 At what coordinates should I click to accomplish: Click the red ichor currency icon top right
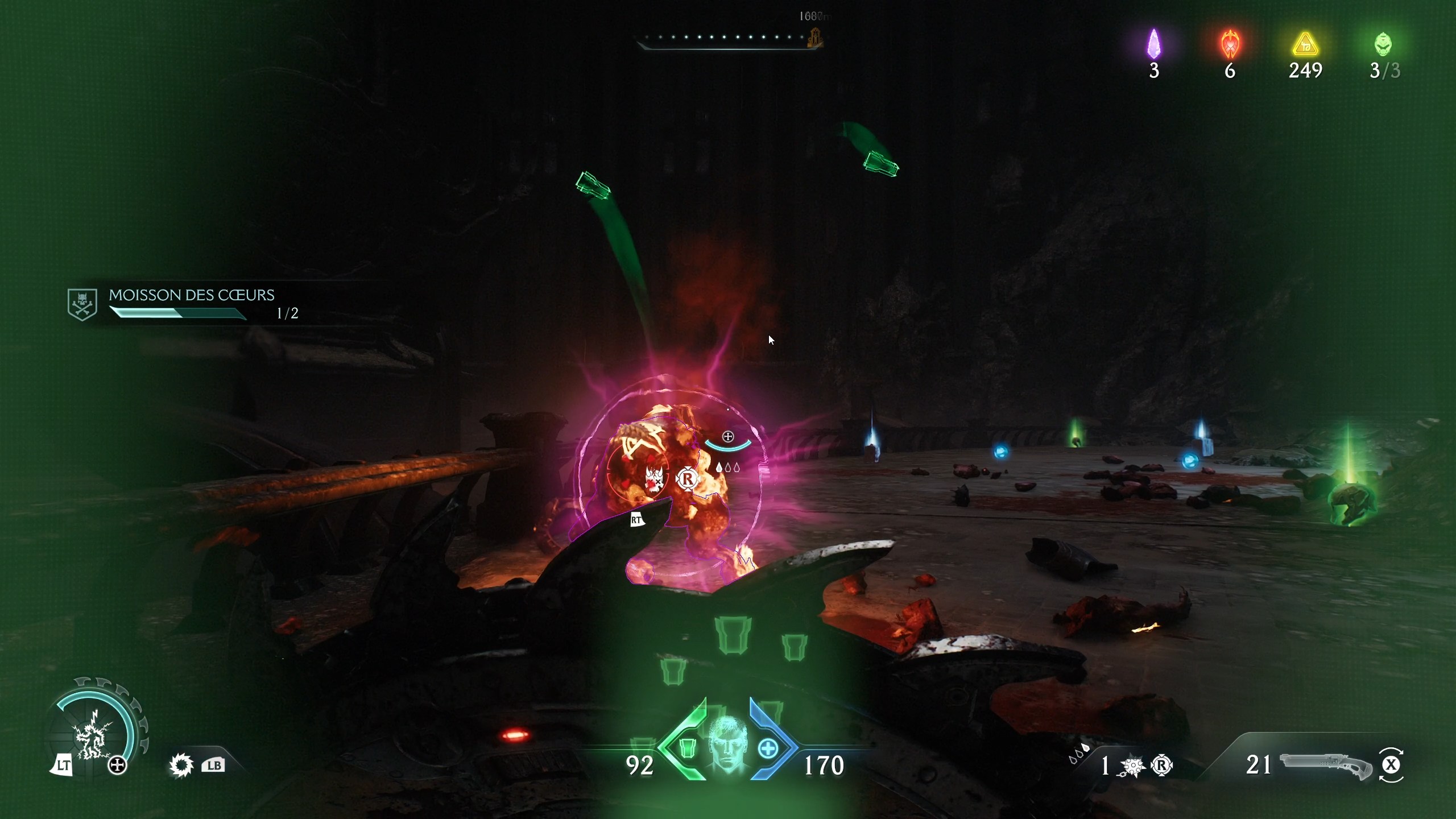coord(1230,44)
